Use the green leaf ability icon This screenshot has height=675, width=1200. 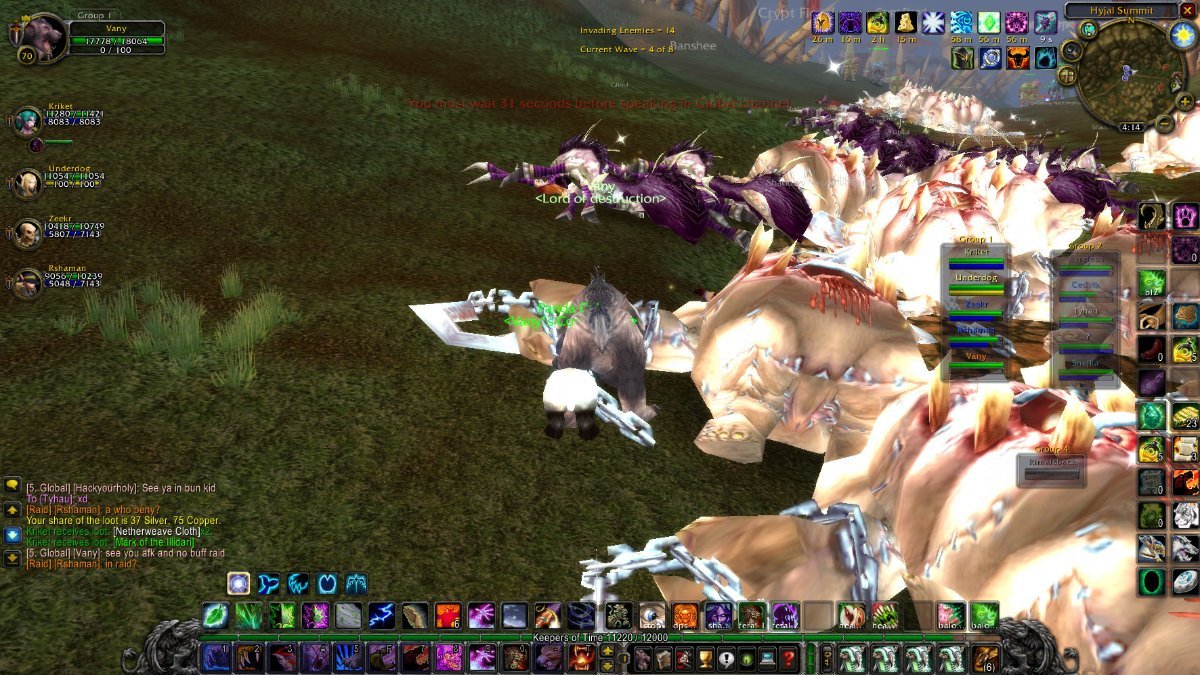[x=215, y=615]
